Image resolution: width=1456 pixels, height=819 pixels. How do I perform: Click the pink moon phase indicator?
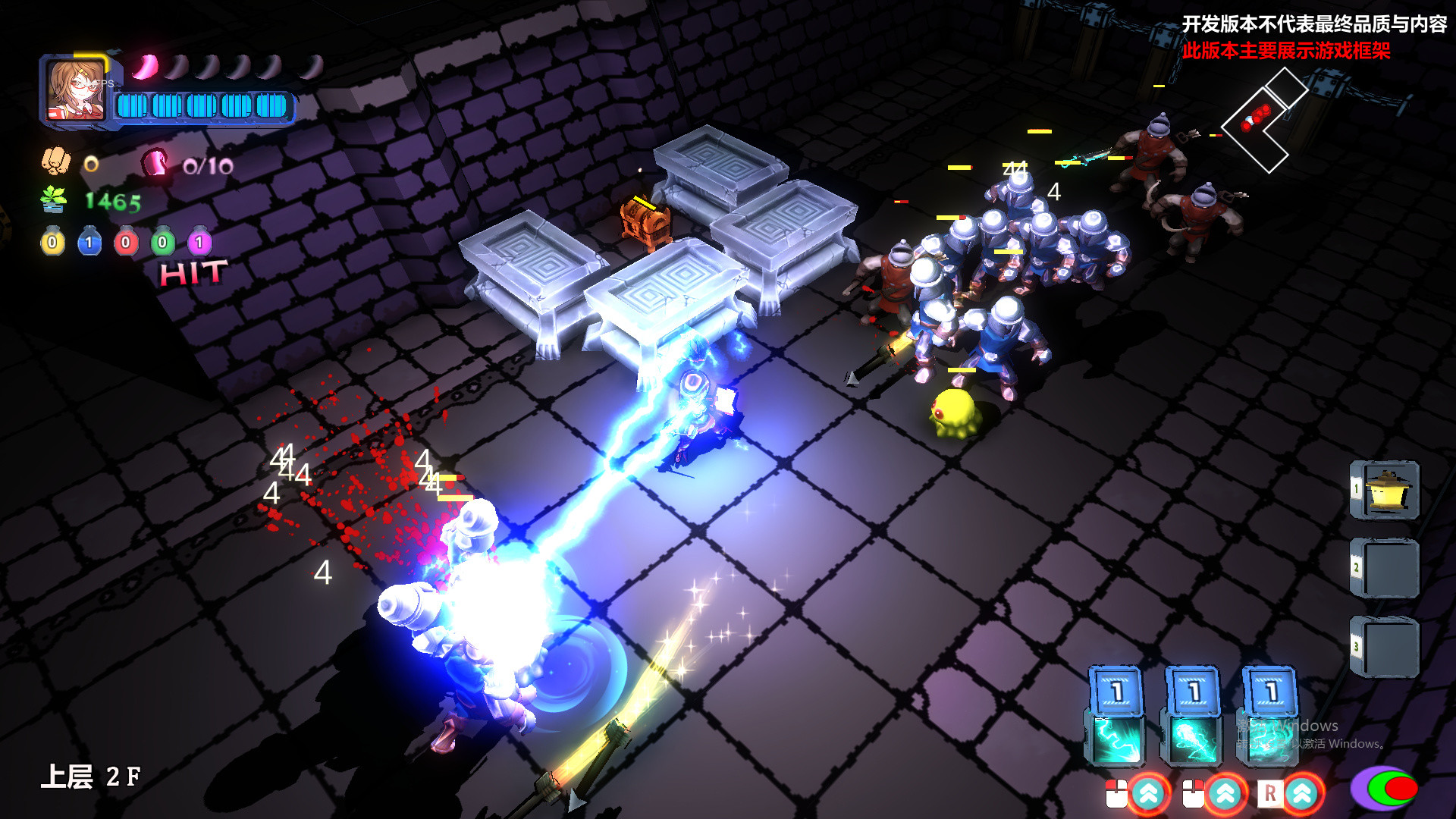[x=144, y=67]
